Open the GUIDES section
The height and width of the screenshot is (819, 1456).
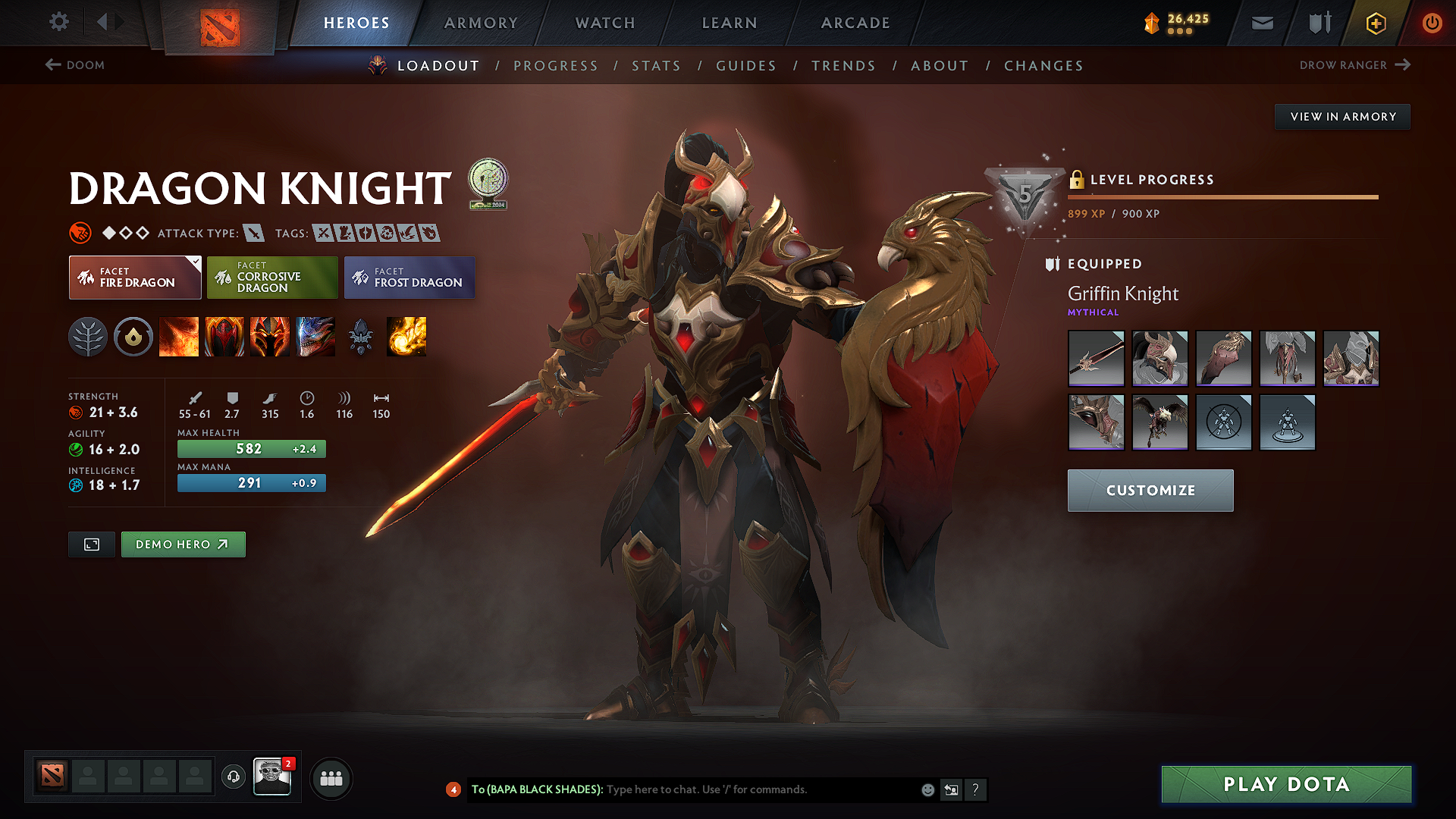pos(746,66)
